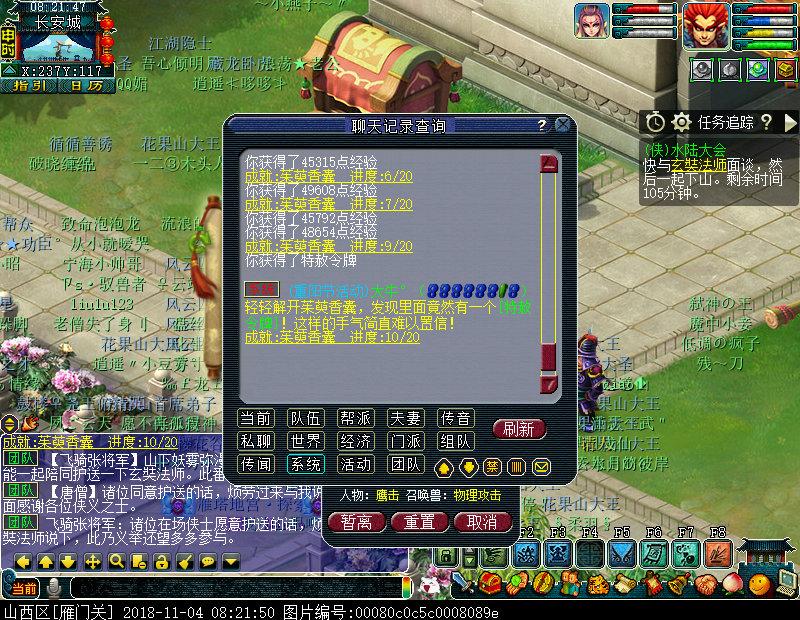
Task: Show the 门派 sect channel records
Action: [406, 441]
